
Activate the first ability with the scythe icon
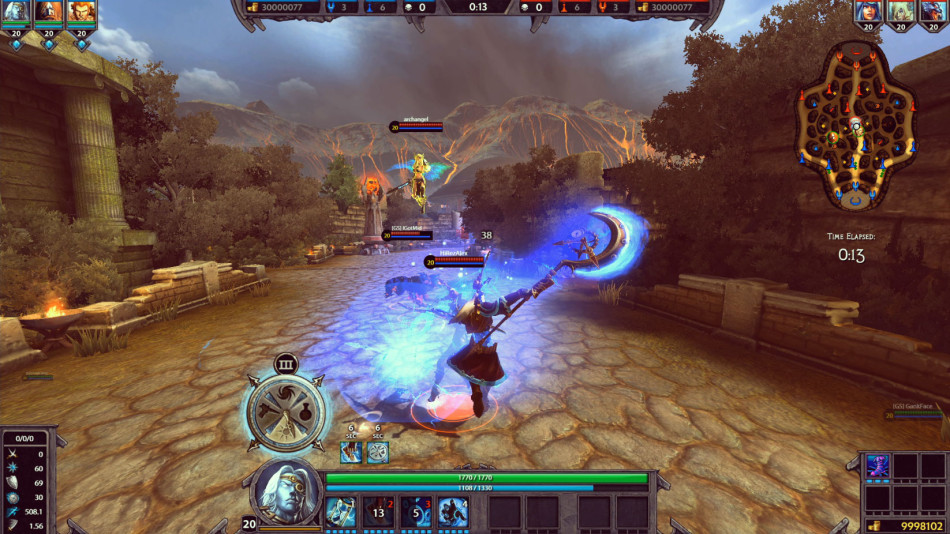click(340, 511)
